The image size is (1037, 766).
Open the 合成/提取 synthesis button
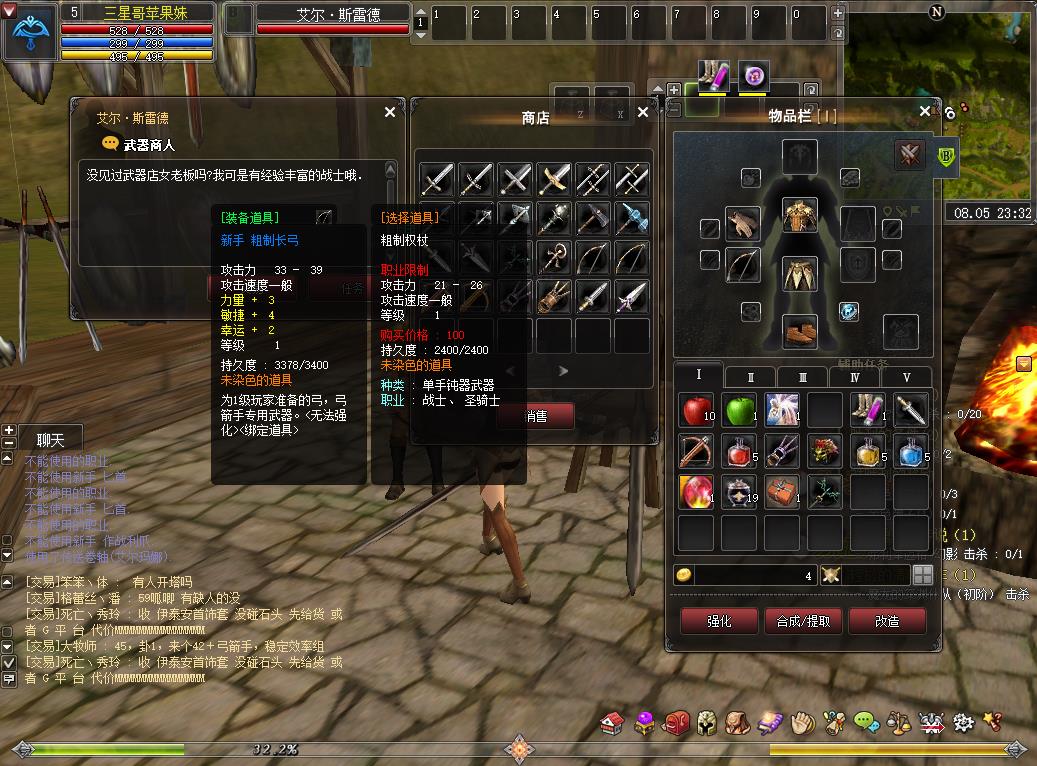click(803, 621)
